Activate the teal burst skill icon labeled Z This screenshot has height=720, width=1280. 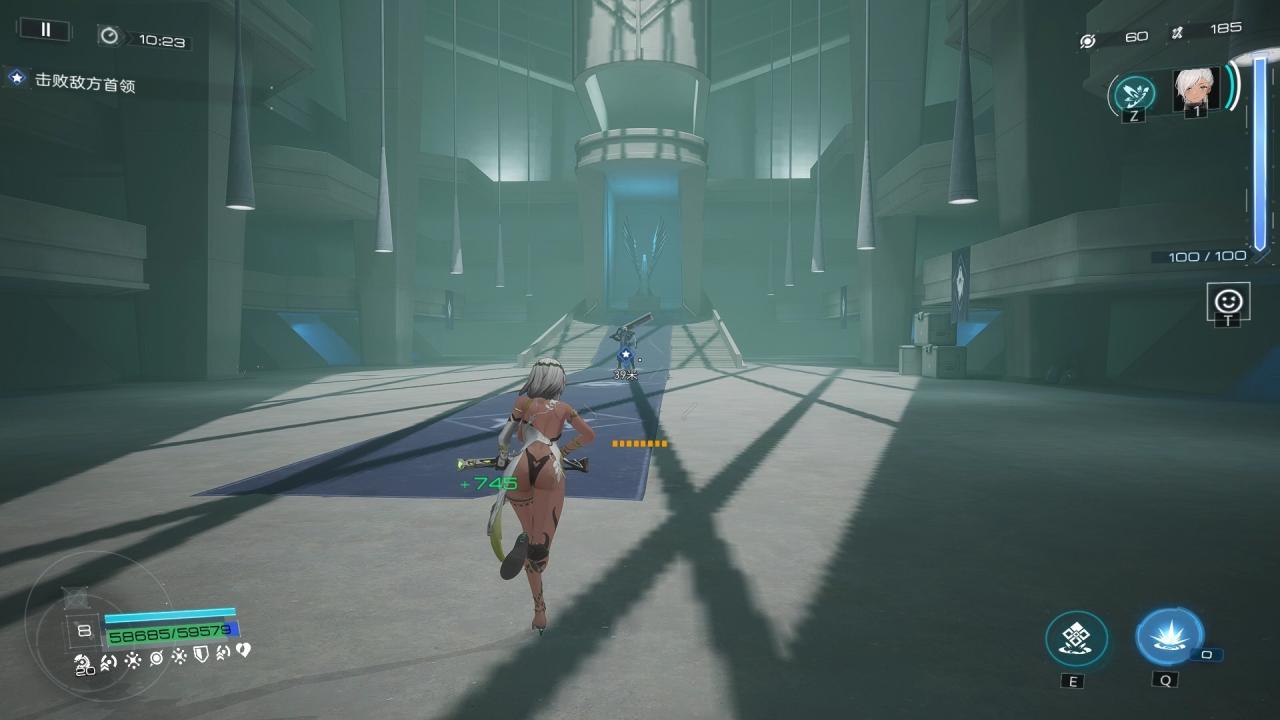click(x=1134, y=93)
